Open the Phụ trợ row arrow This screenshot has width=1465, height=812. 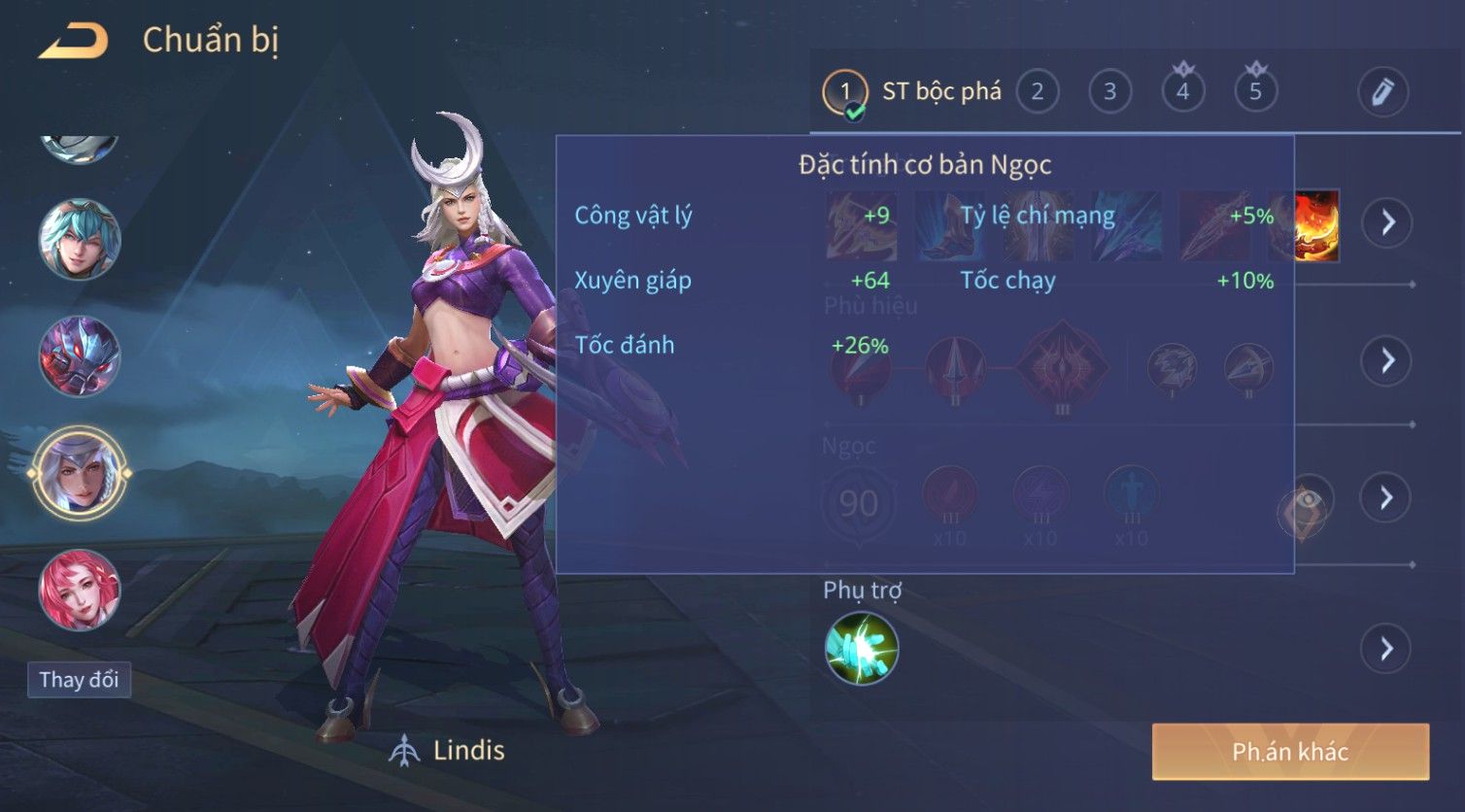click(x=1387, y=648)
